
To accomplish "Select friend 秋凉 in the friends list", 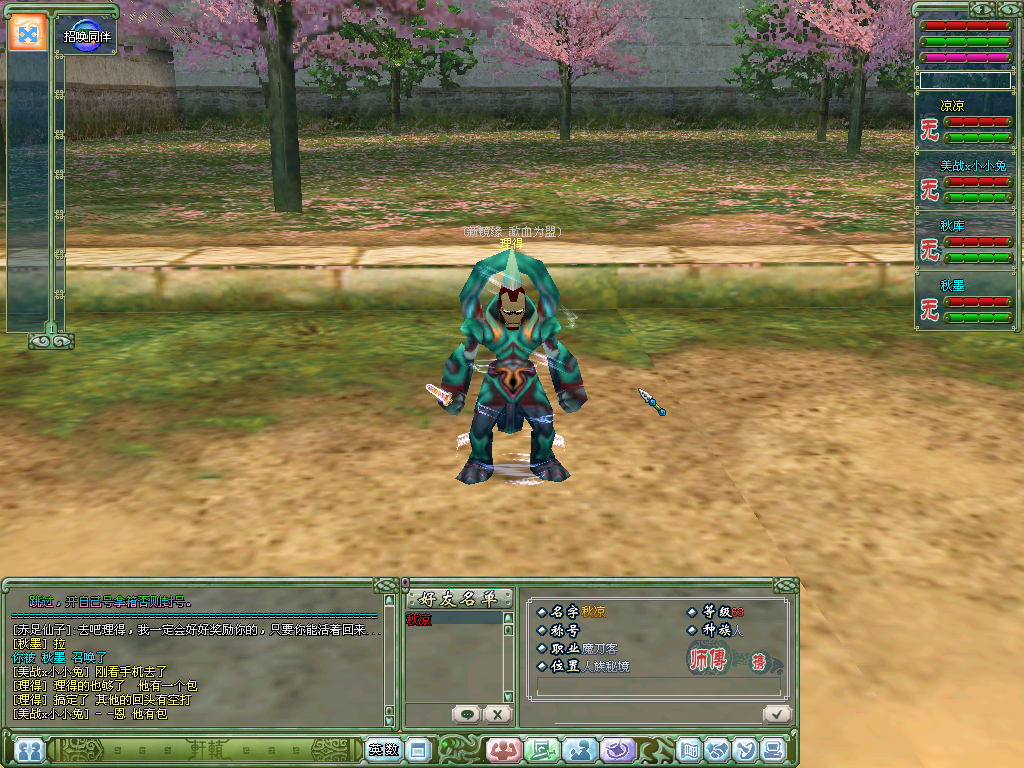I will coord(422,620).
